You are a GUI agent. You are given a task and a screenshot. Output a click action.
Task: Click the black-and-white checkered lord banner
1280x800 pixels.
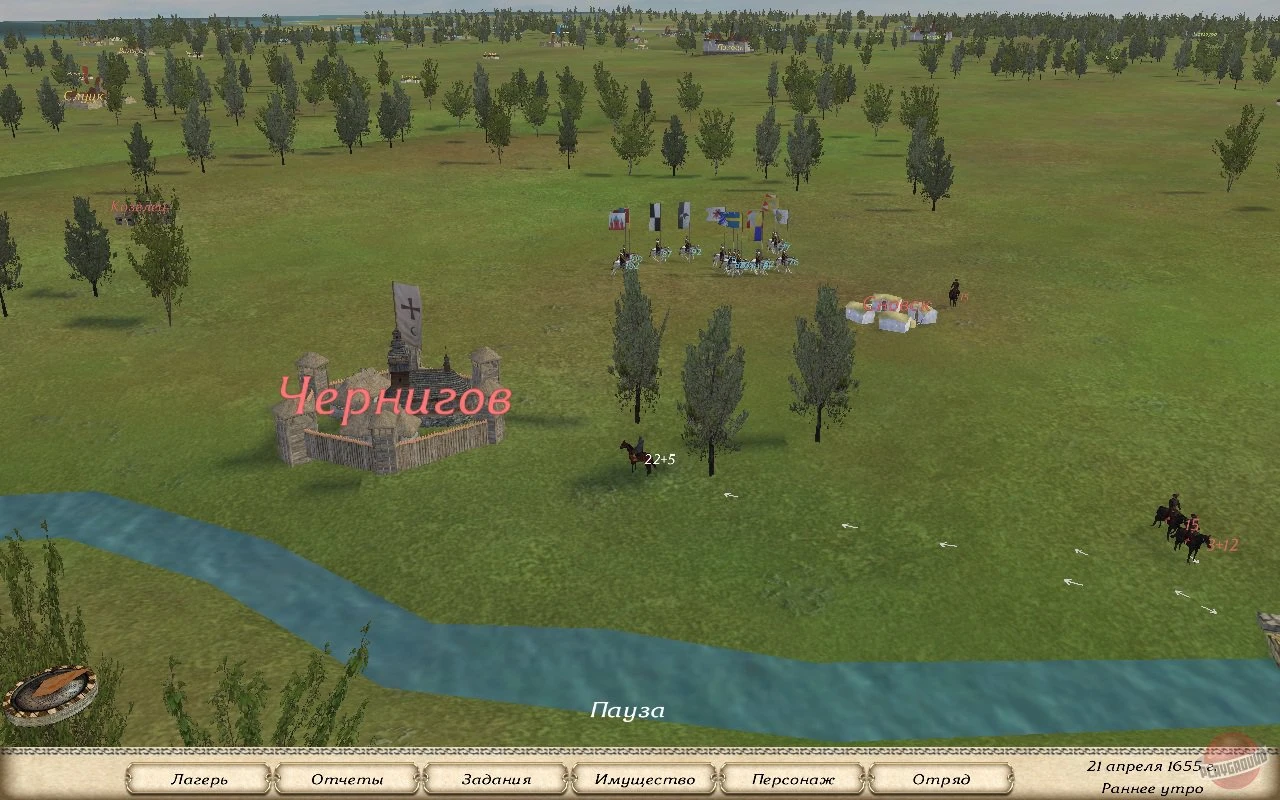(655, 216)
